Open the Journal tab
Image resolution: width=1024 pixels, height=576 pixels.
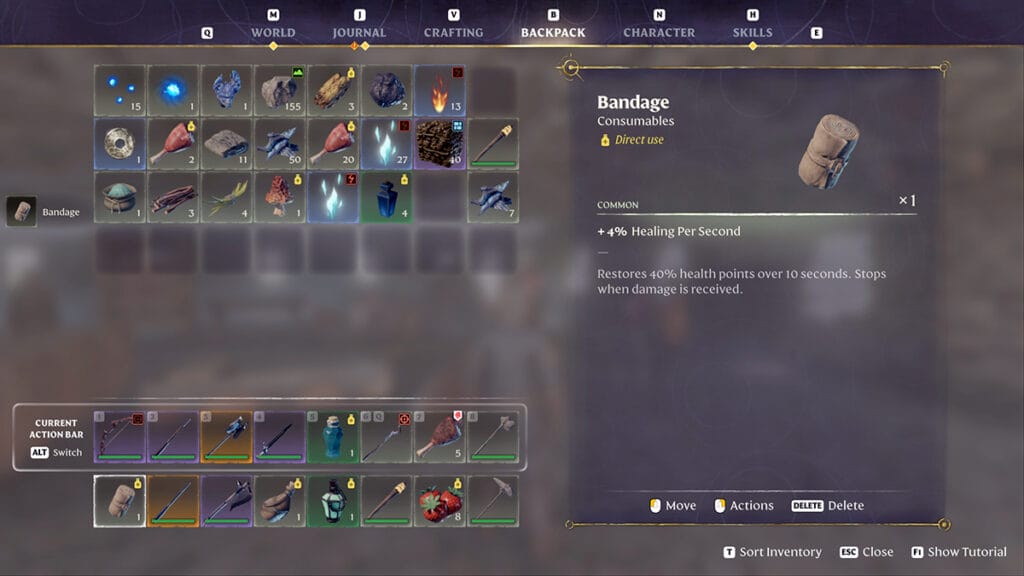pos(359,32)
